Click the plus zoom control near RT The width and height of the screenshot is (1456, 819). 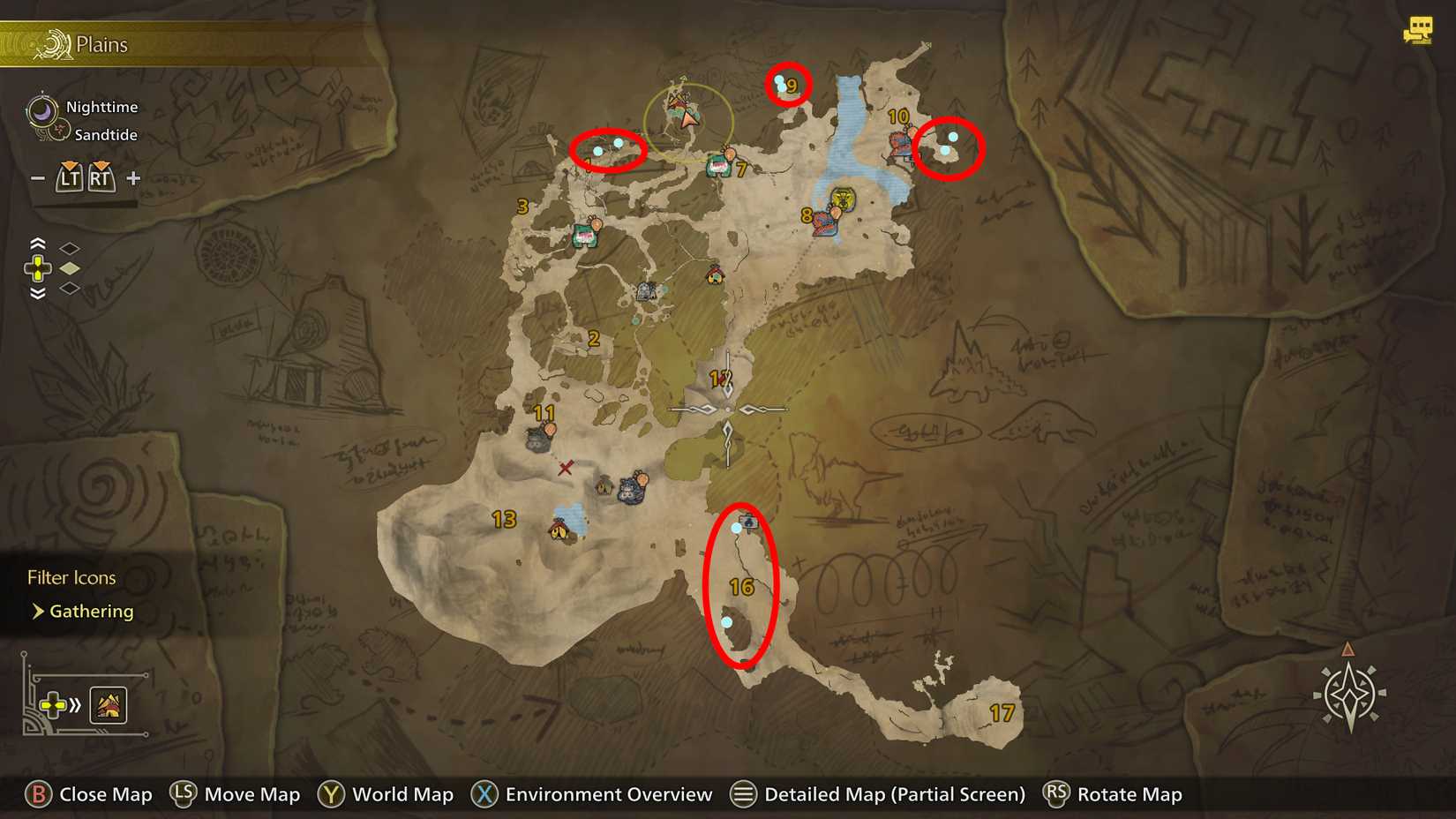132,177
